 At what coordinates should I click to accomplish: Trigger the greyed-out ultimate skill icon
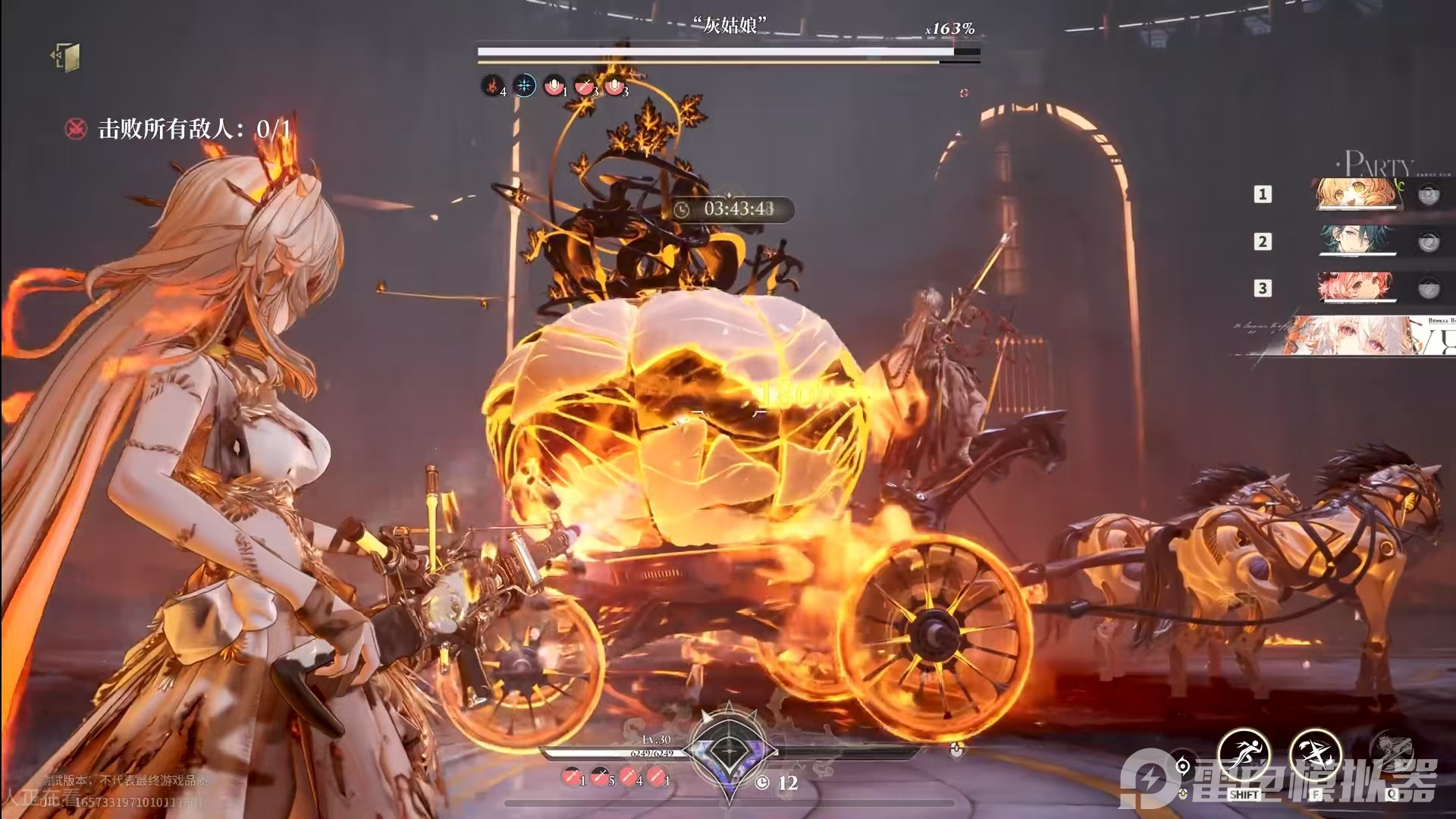coord(1392,755)
